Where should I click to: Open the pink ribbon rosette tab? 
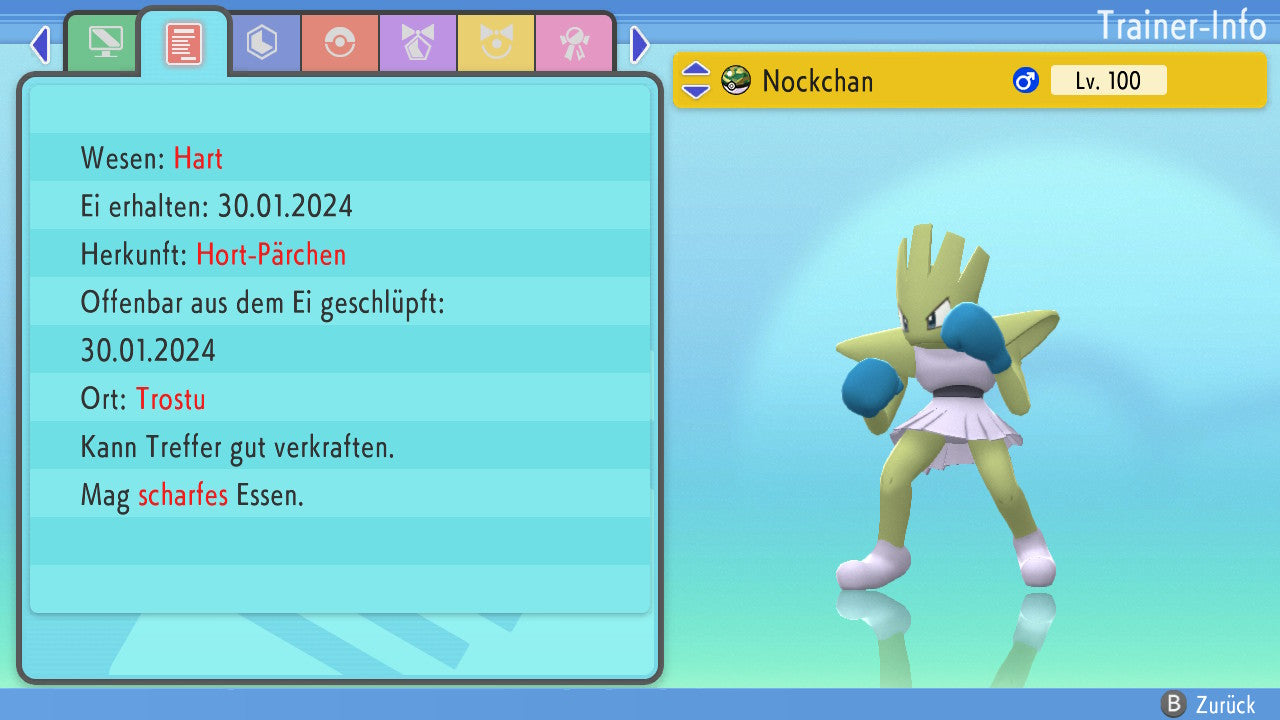574,43
